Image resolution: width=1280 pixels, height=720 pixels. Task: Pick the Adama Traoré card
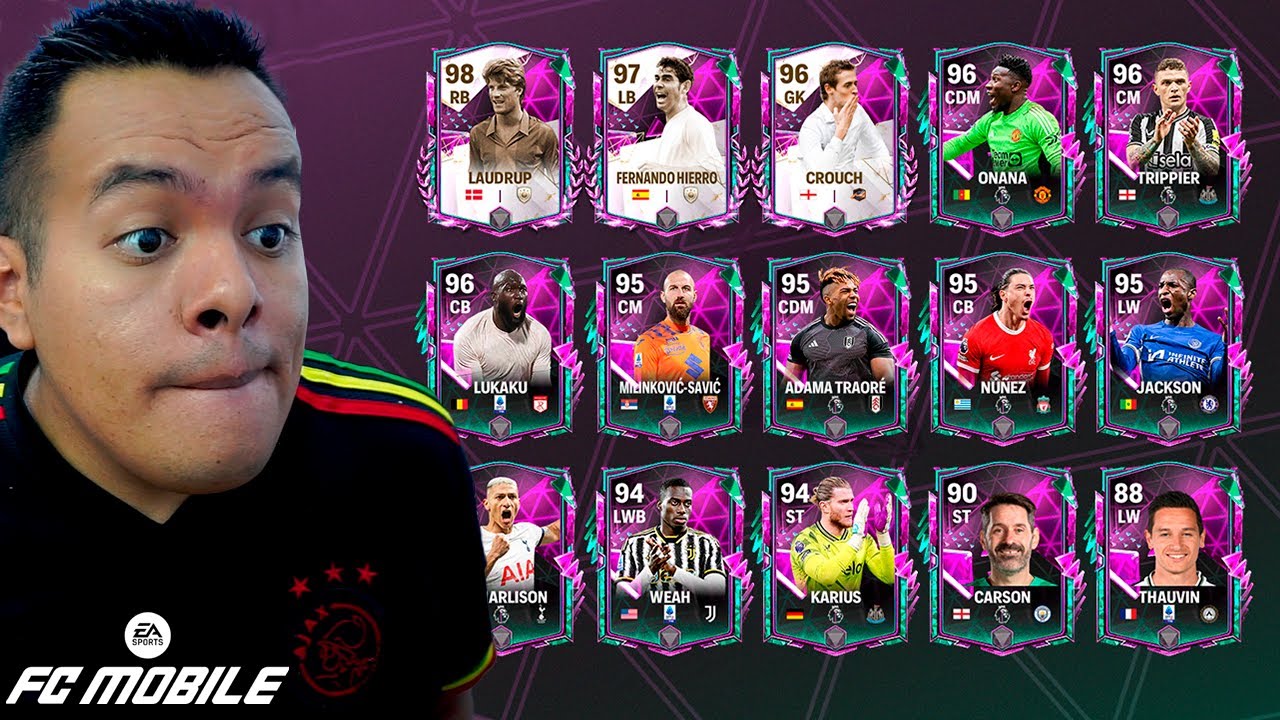(x=835, y=345)
